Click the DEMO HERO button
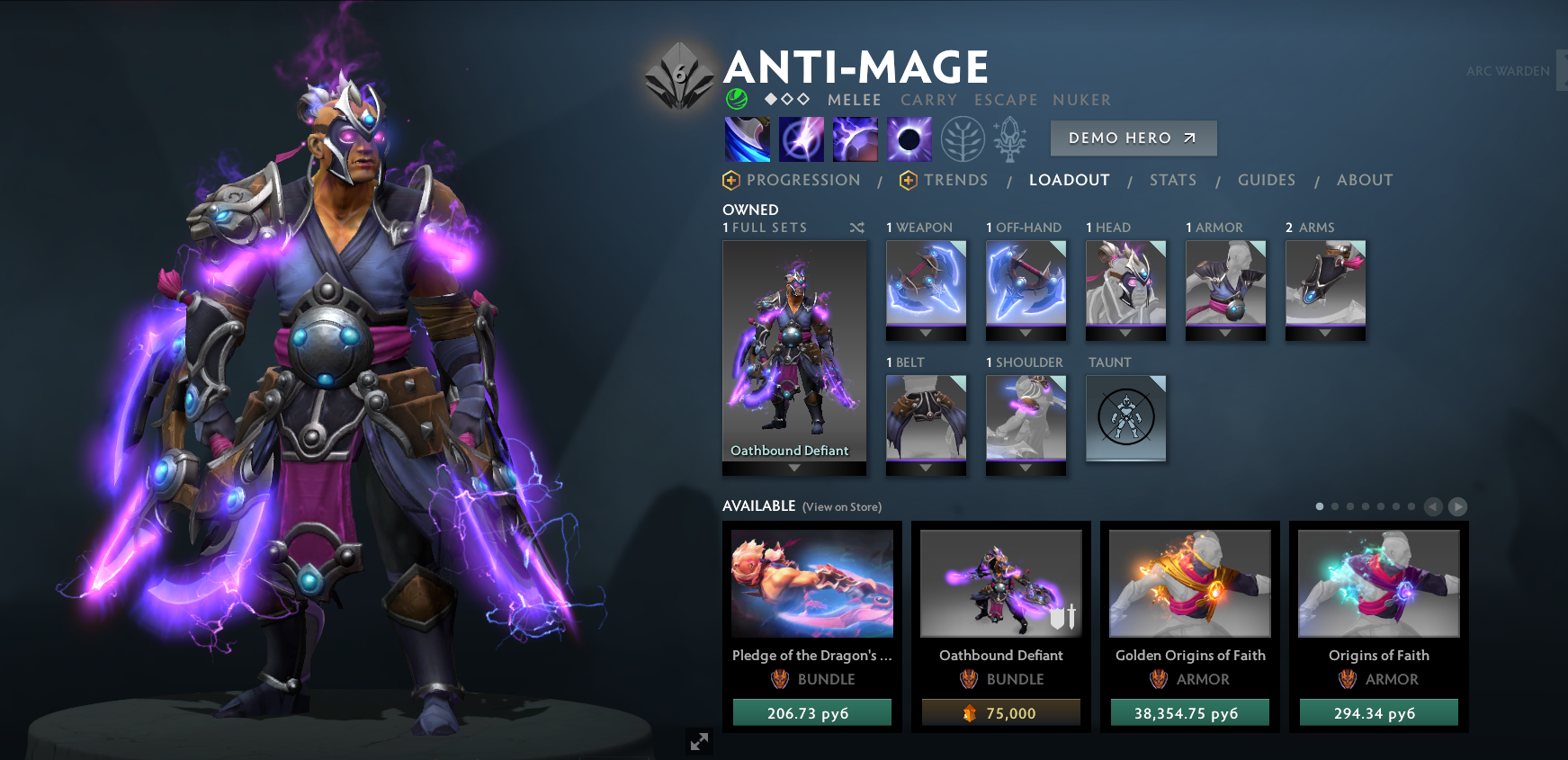Viewport: 1568px width, 760px height. (x=1133, y=138)
